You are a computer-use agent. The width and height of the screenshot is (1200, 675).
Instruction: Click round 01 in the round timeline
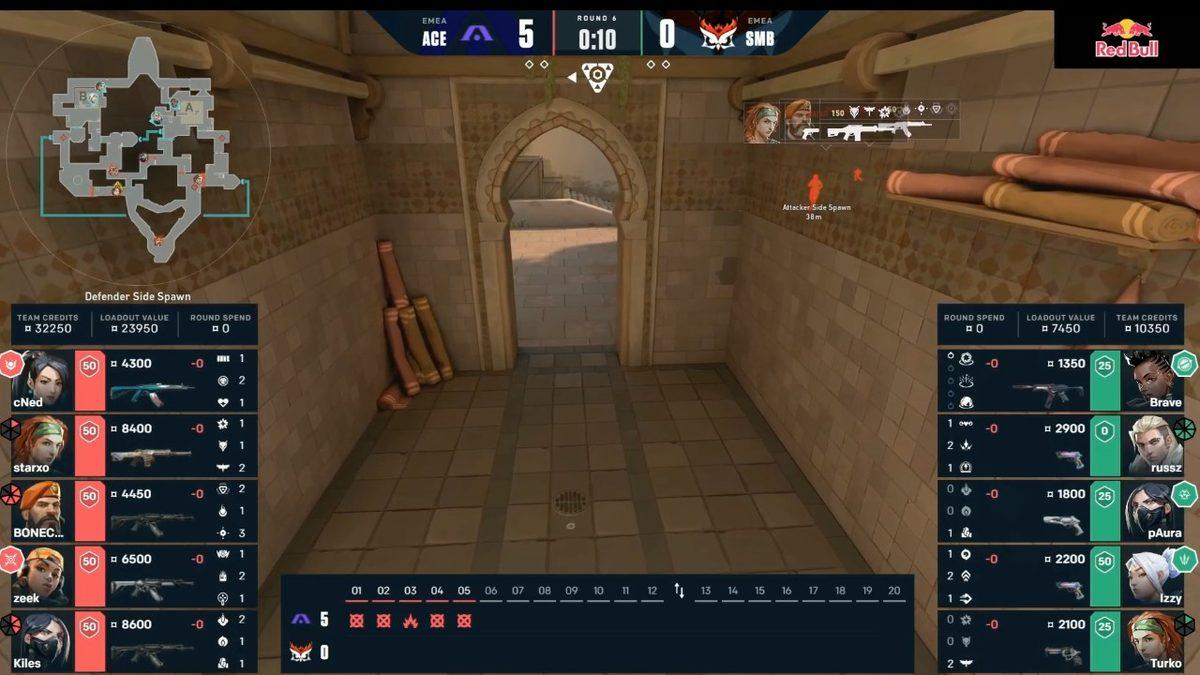pyautogui.click(x=356, y=620)
